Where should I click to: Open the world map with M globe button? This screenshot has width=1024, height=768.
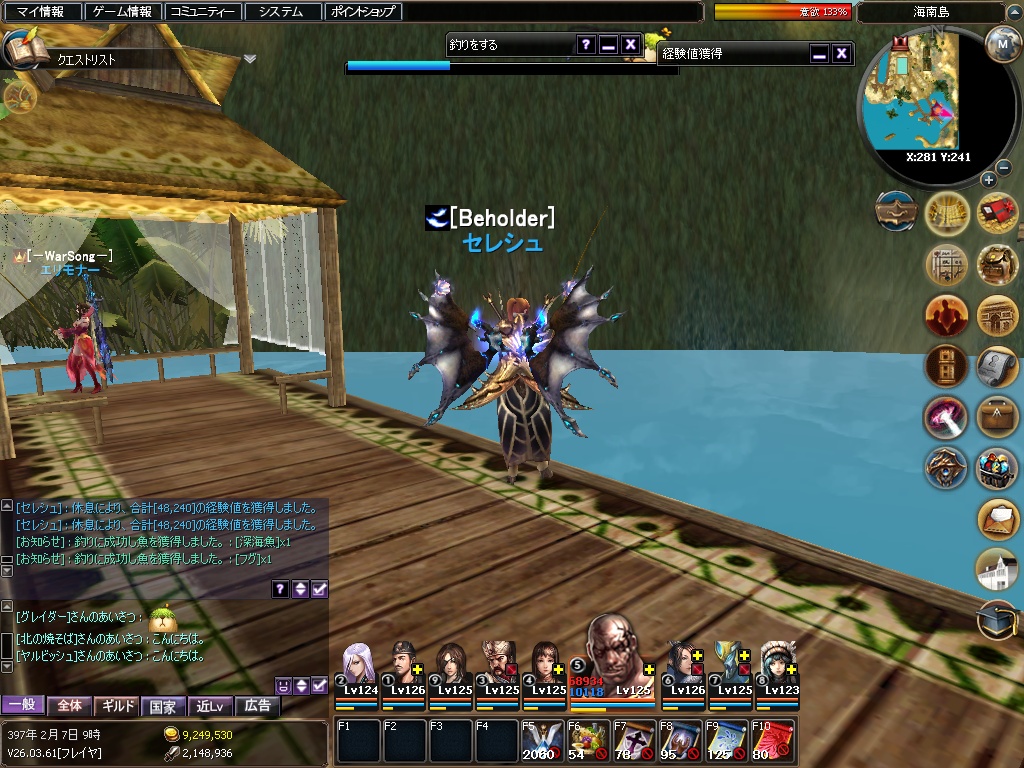[x=1002, y=44]
